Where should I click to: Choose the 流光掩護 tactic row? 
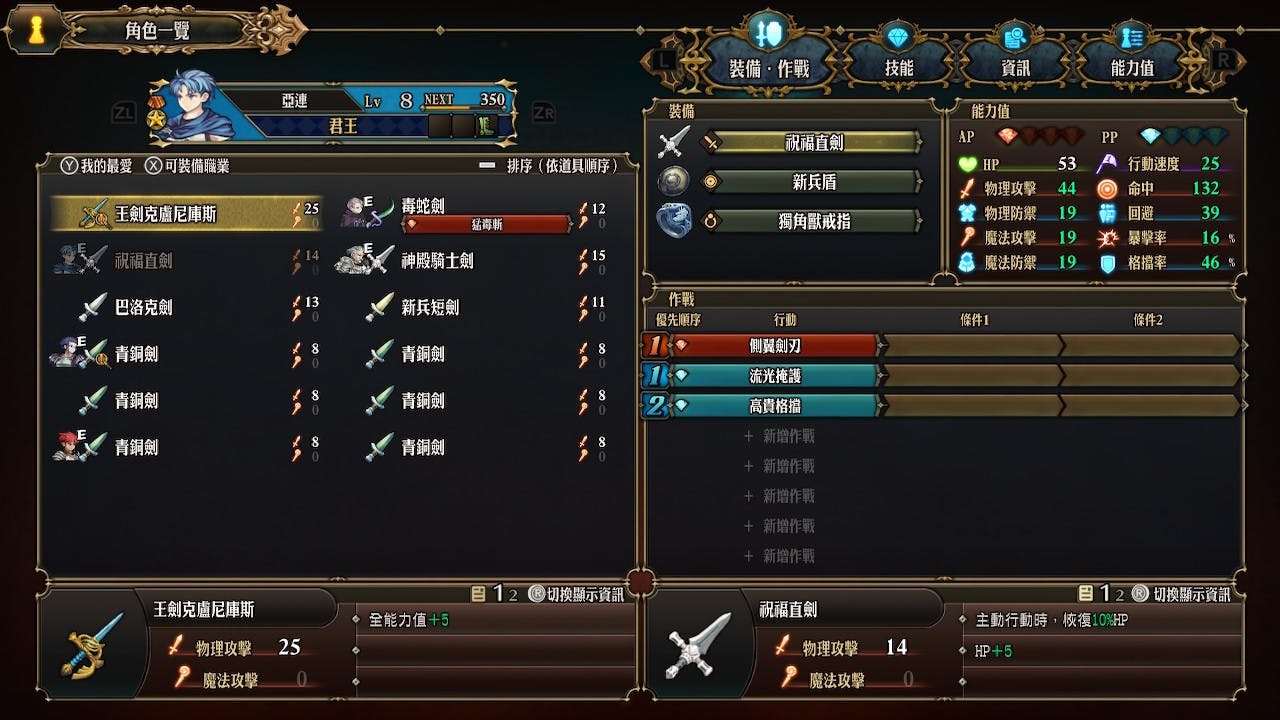coord(776,376)
